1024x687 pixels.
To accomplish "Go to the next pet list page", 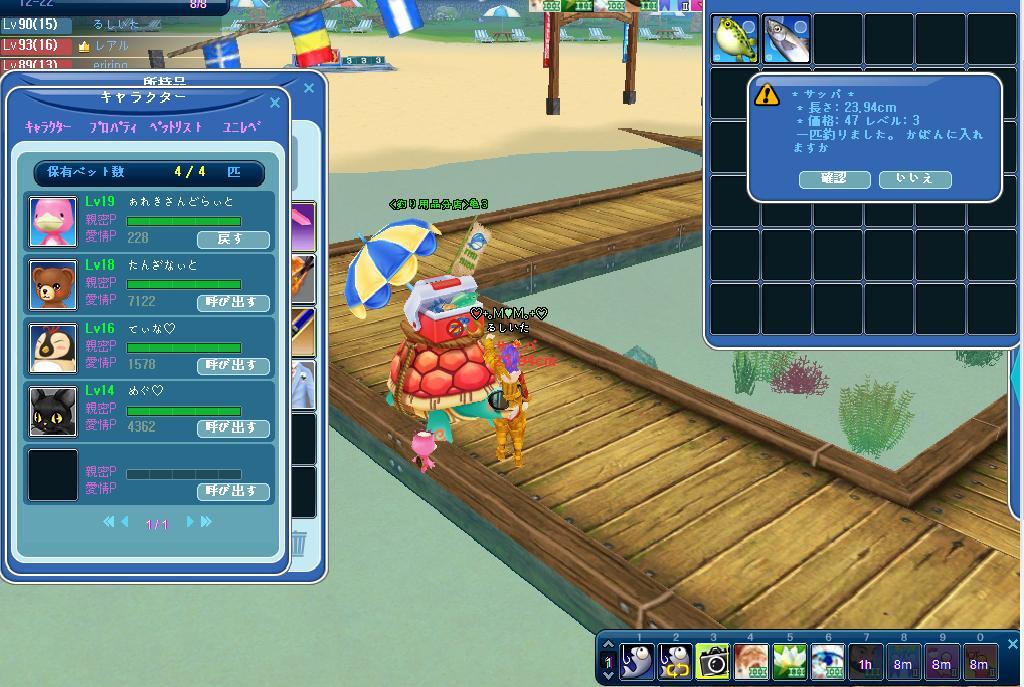I will coord(190,522).
